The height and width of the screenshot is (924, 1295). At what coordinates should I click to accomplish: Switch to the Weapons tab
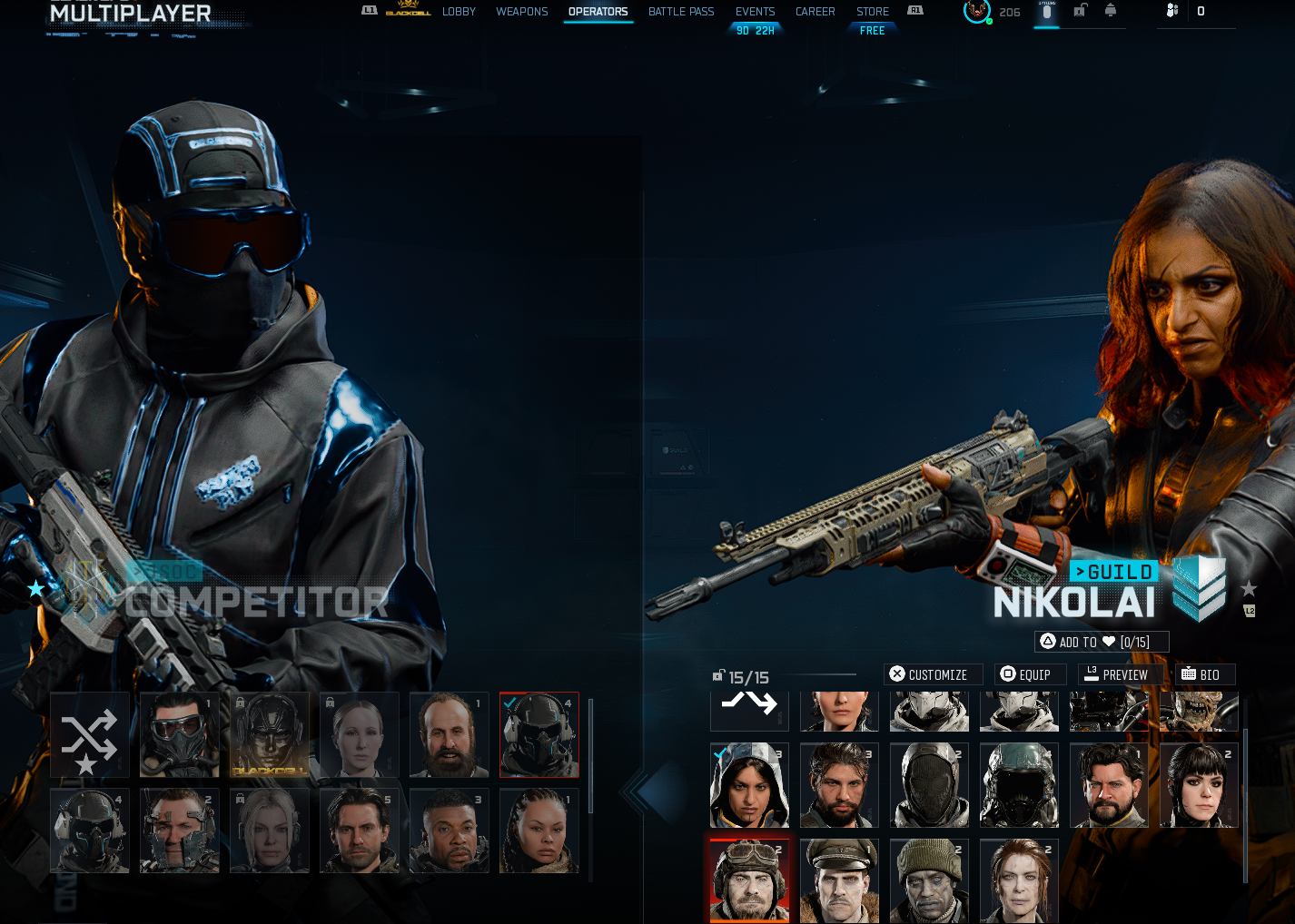coord(521,12)
